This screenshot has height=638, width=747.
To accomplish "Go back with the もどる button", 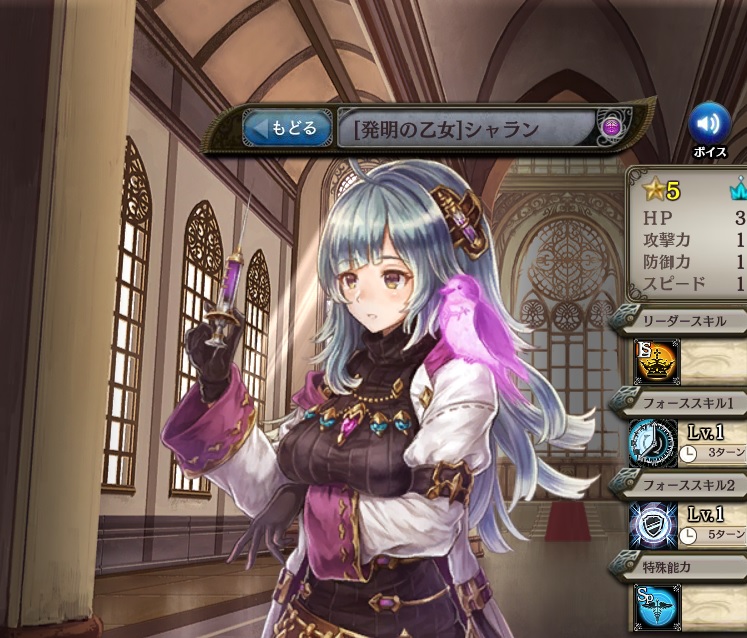I will 287,128.
